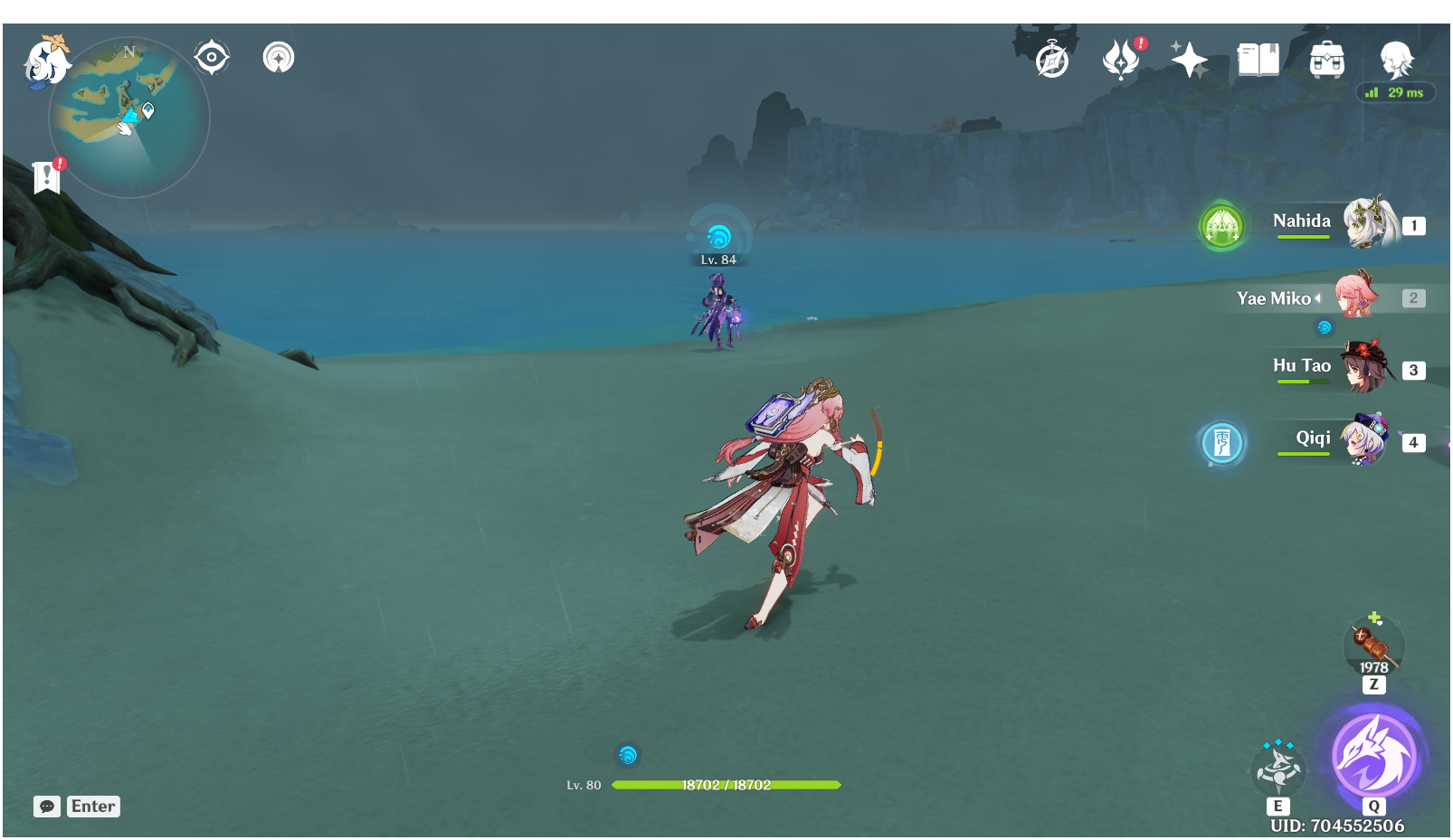Activate Yae Miko's Elemental Skill
Viewport: 1453px width, 840px height.
1277,769
